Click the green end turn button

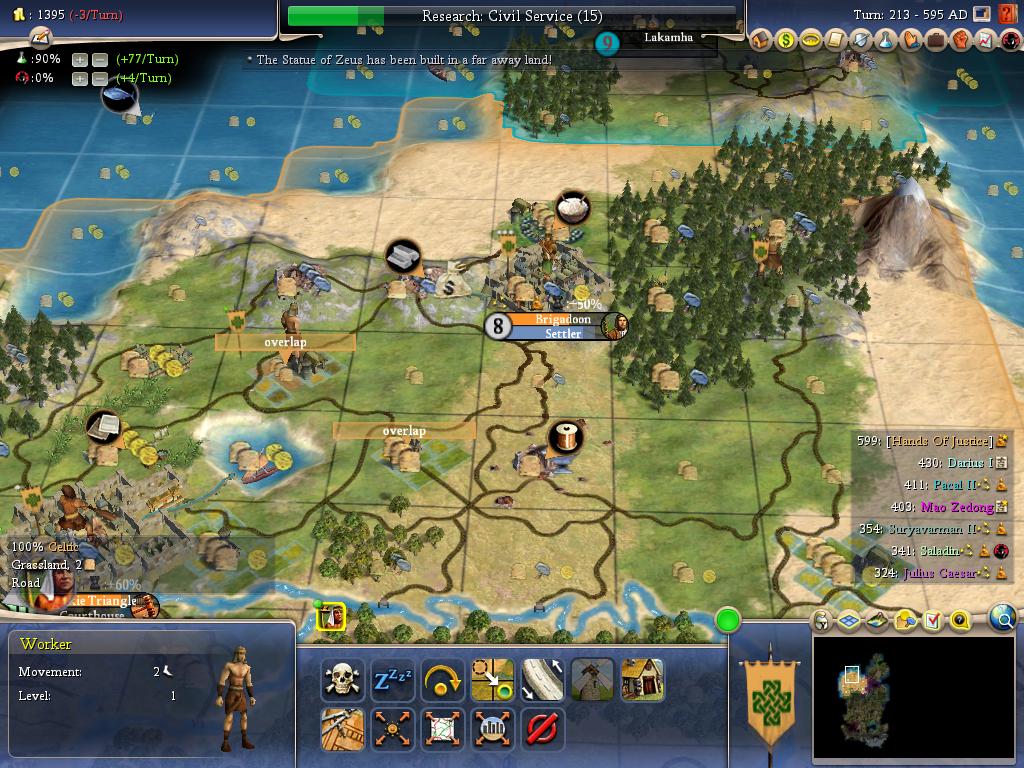[x=728, y=621]
